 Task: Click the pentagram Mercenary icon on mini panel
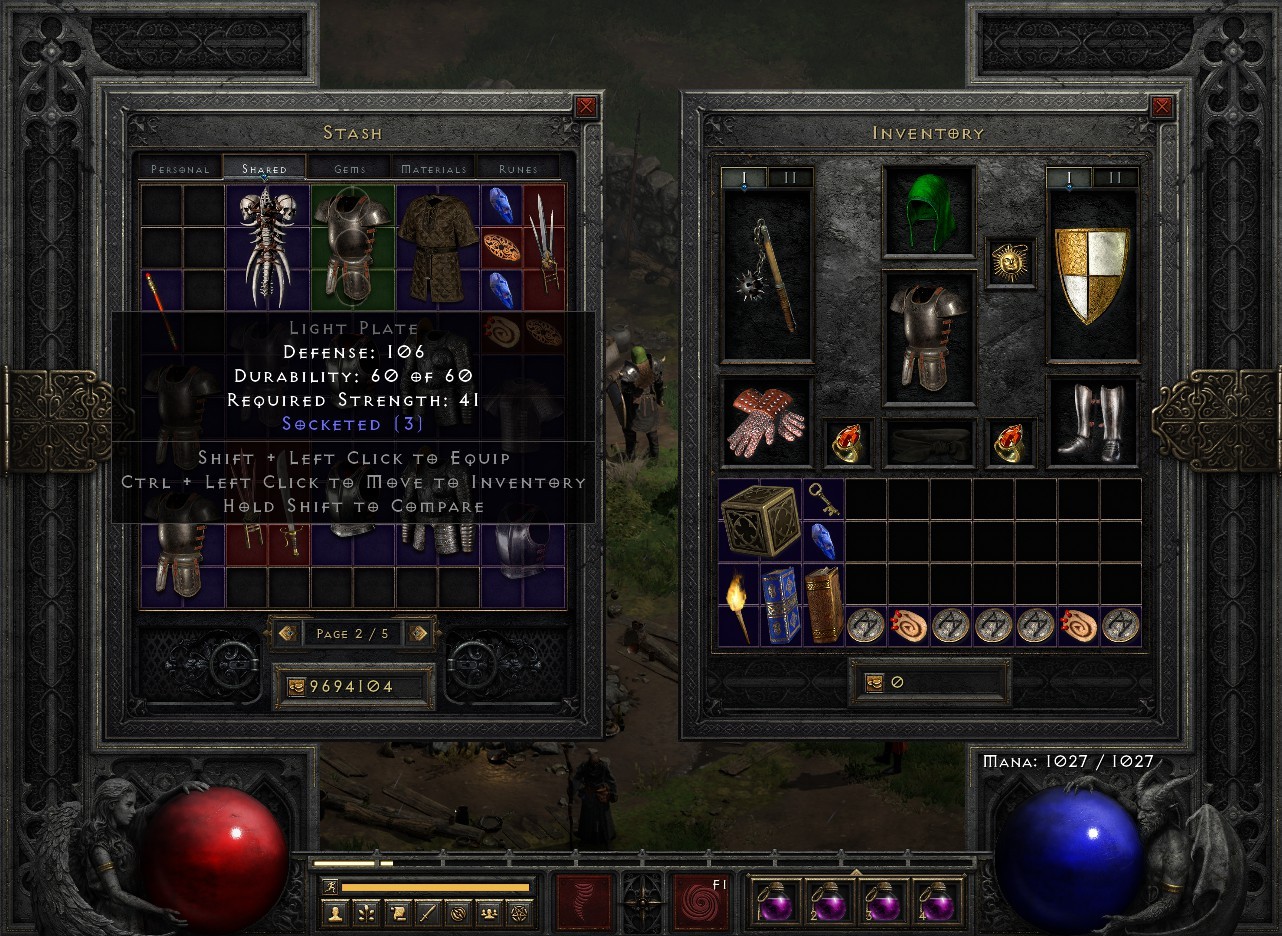point(521,913)
